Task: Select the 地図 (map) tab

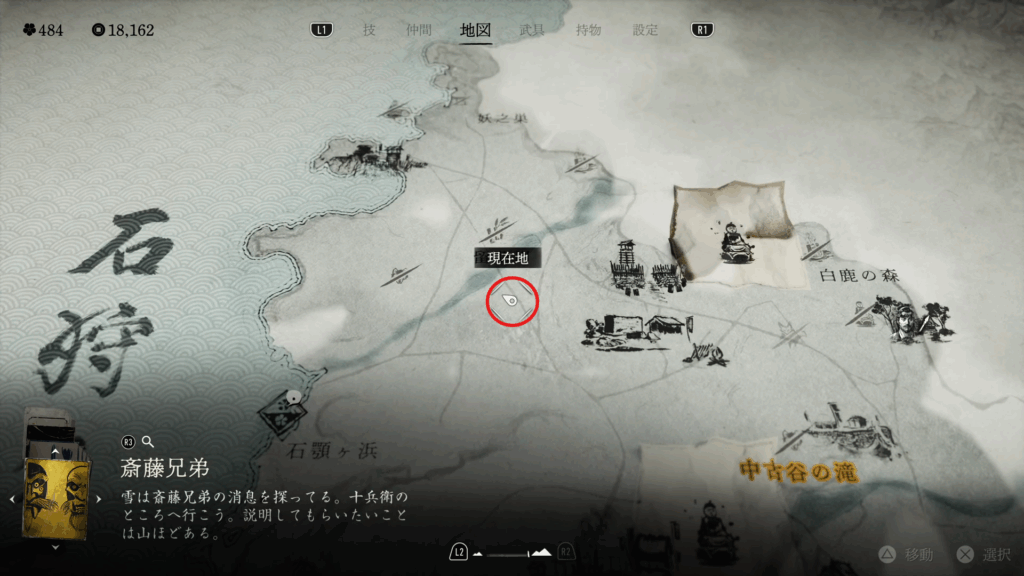Action: [x=475, y=30]
